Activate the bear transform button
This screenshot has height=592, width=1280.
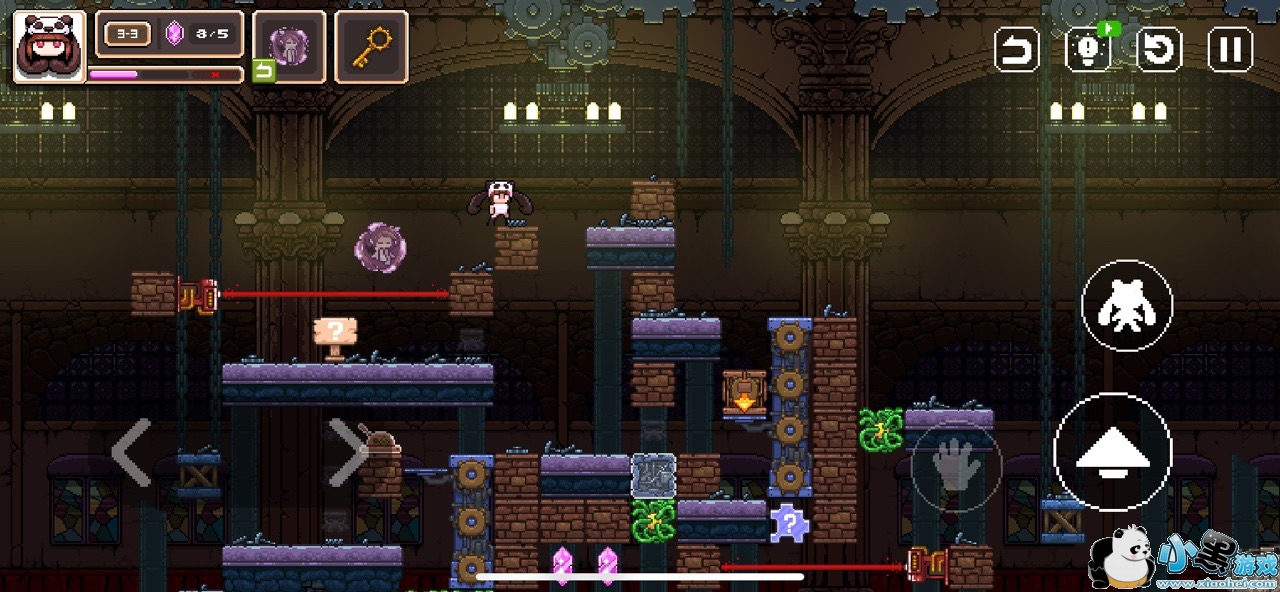(1127, 305)
